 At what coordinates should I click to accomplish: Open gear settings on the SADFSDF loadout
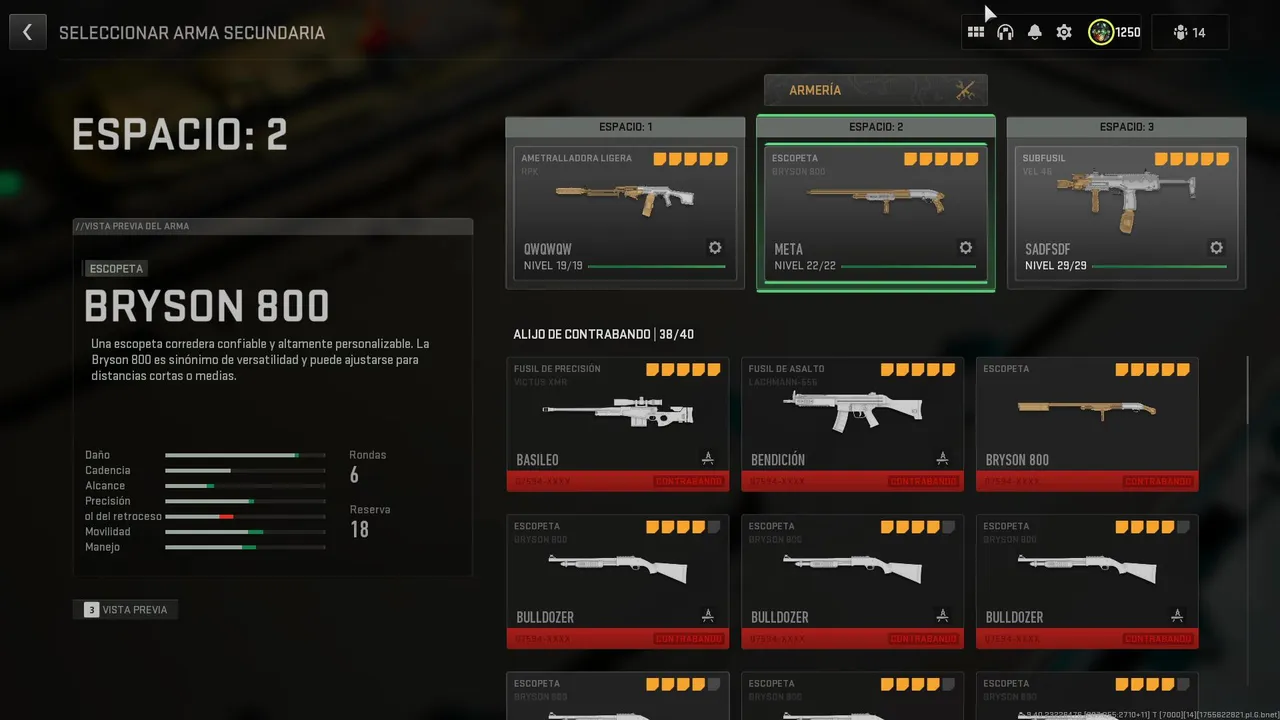(x=1216, y=248)
